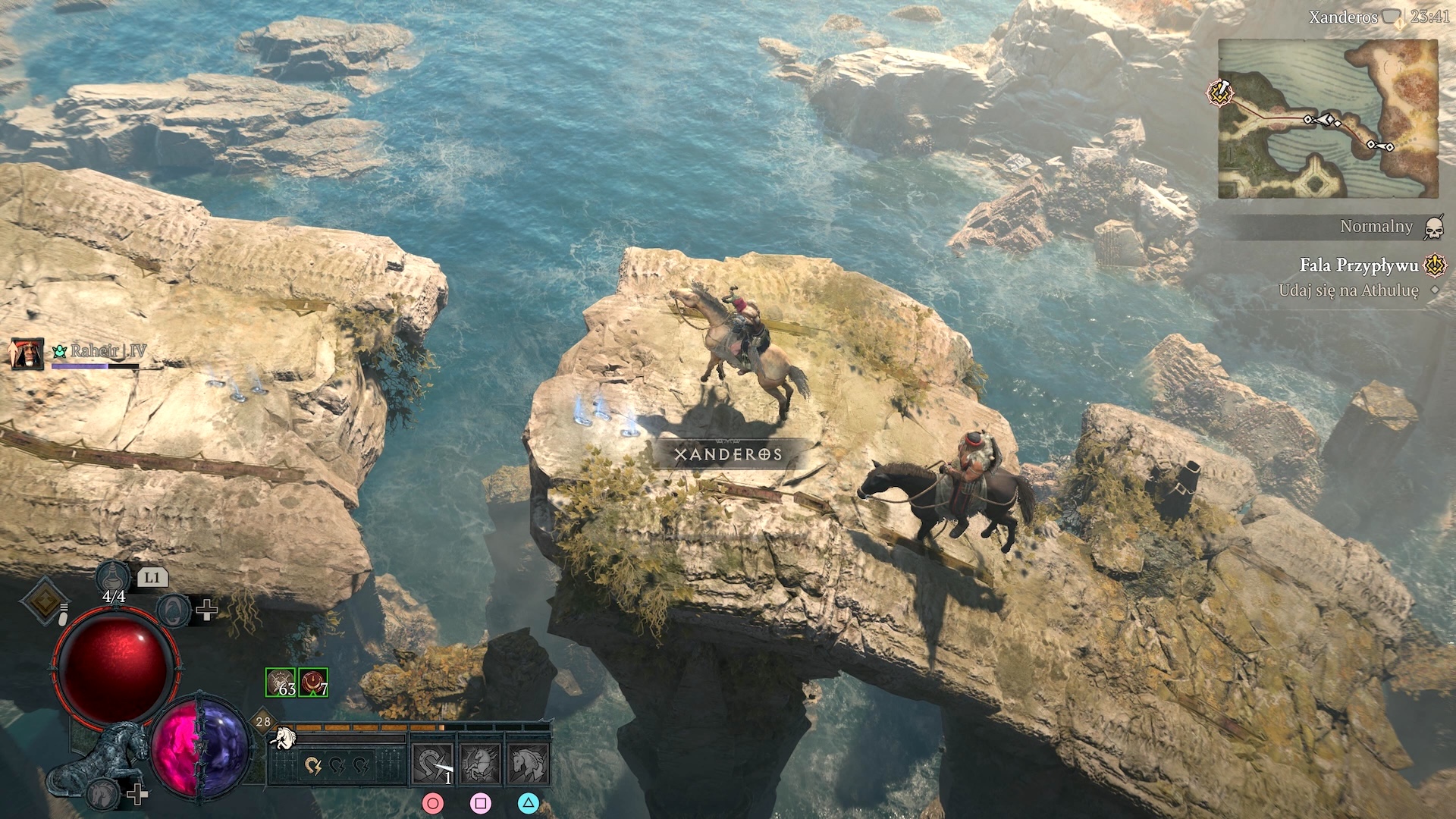1456x819 pixels.
Task: Click the Normalny difficulty skull icon
Action: pos(1432,227)
